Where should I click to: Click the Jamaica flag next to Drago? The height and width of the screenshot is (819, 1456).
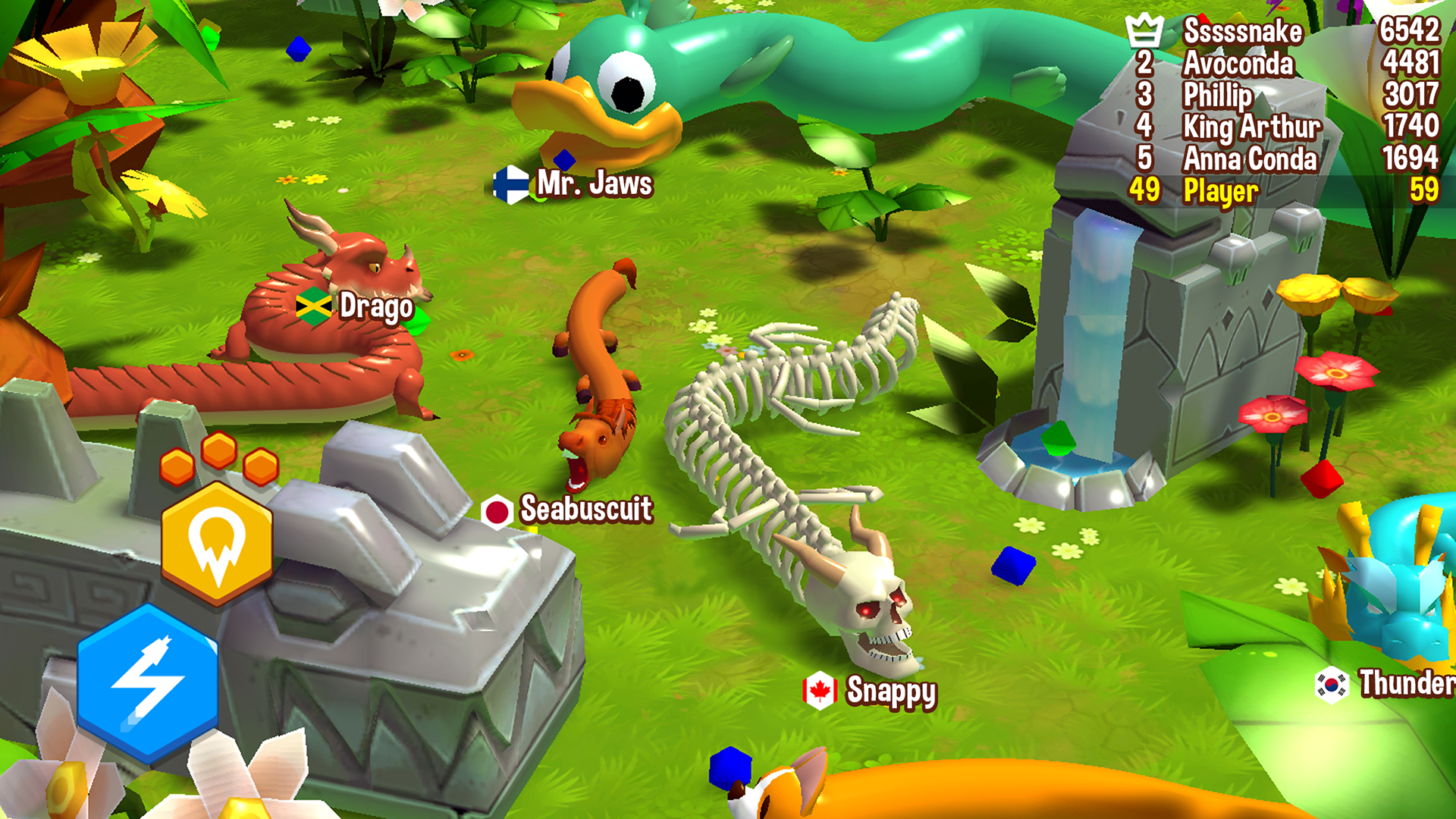tap(314, 307)
